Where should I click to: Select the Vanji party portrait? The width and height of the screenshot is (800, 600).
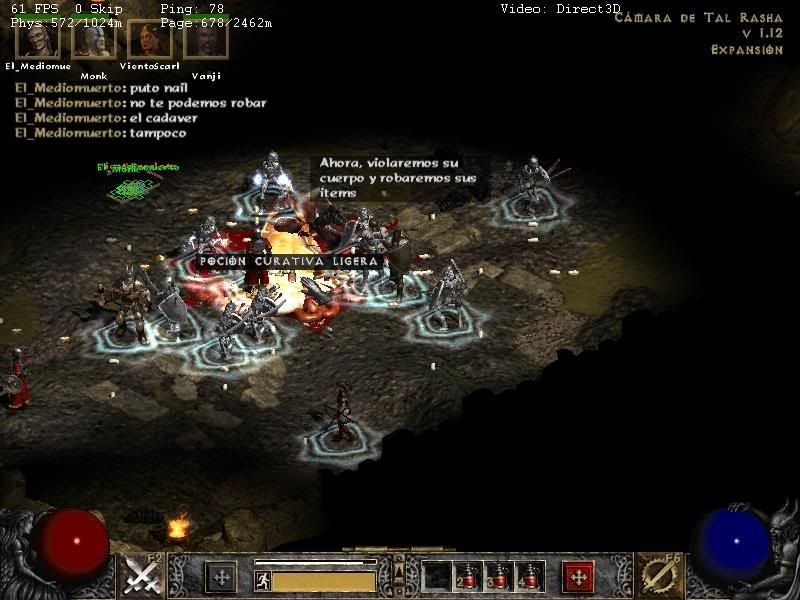206,41
